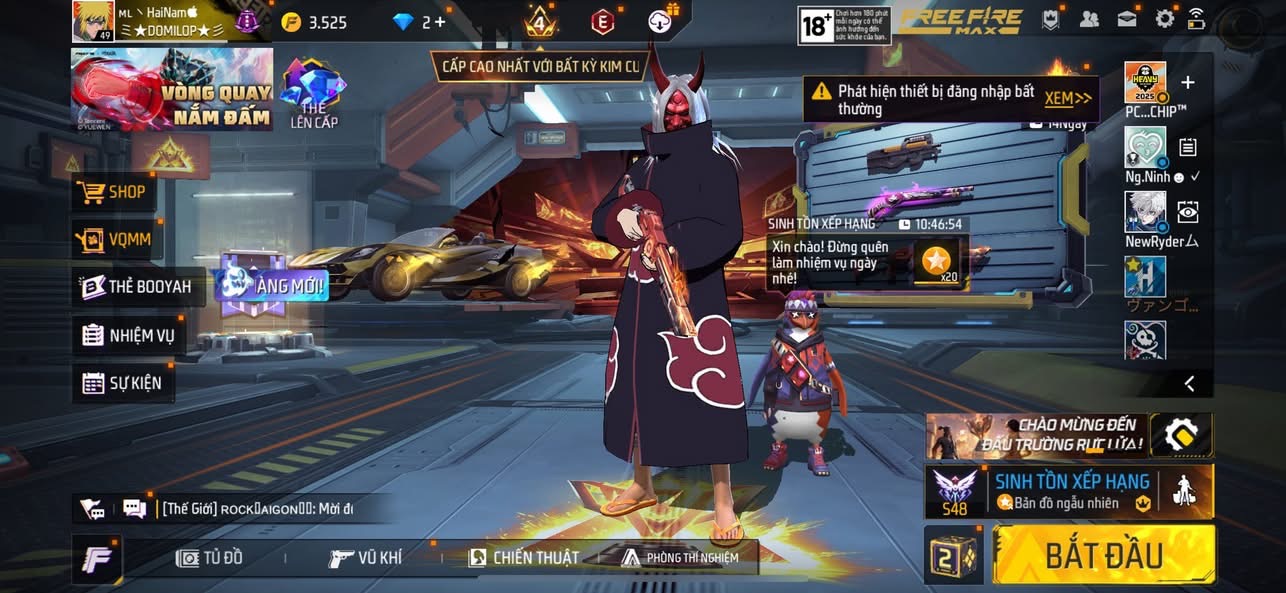Collapse the friends side panel arrow
The image size is (1286, 593).
pyautogui.click(x=1189, y=383)
